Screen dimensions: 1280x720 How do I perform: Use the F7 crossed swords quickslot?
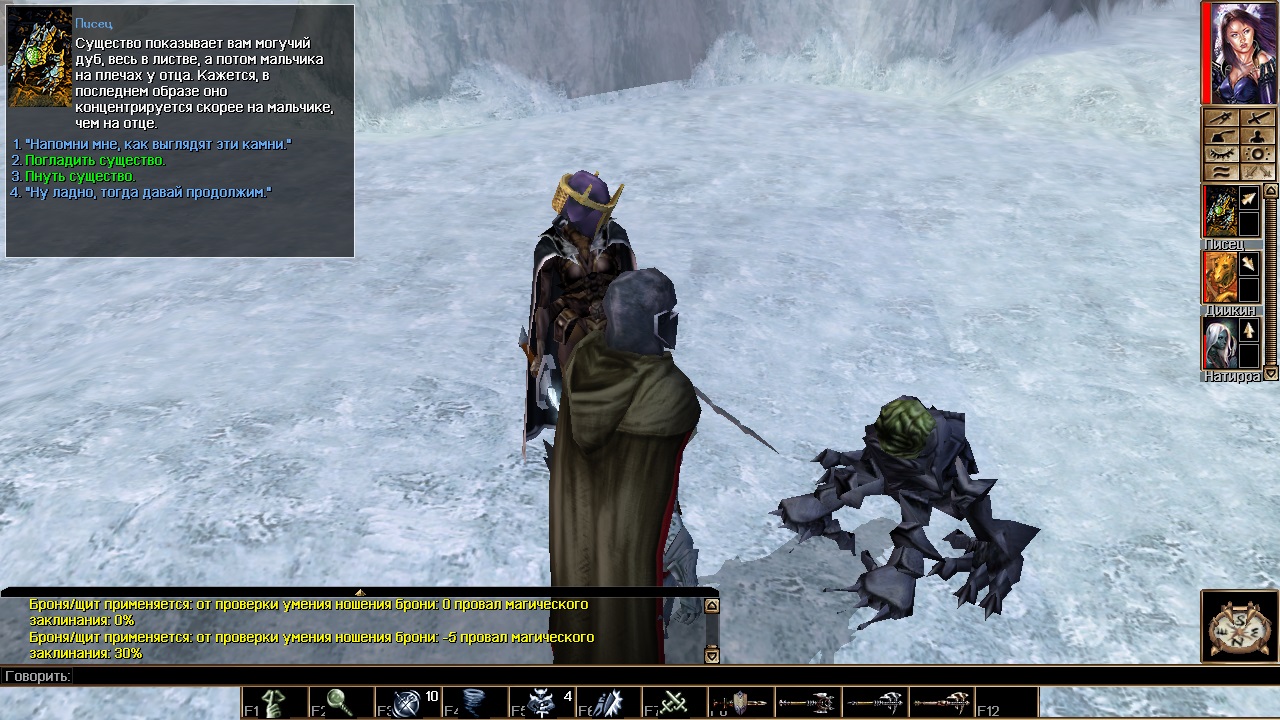tap(674, 703)
